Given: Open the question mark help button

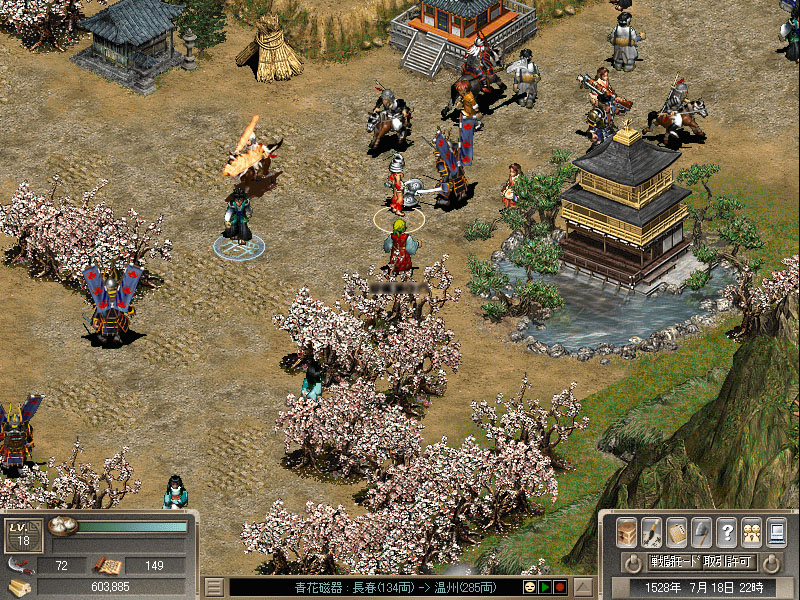Looking at the screenshot, I should [727, 532].
